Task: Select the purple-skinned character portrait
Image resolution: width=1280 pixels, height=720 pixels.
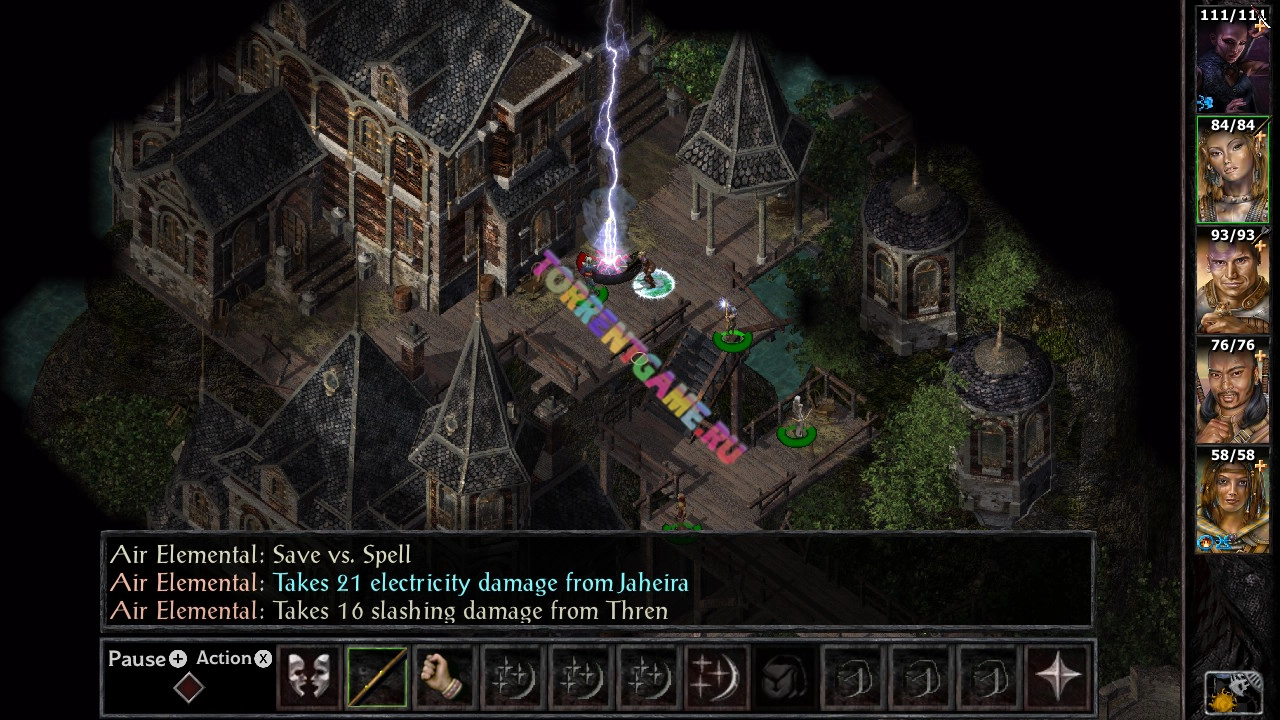Action: (1232, 62)
